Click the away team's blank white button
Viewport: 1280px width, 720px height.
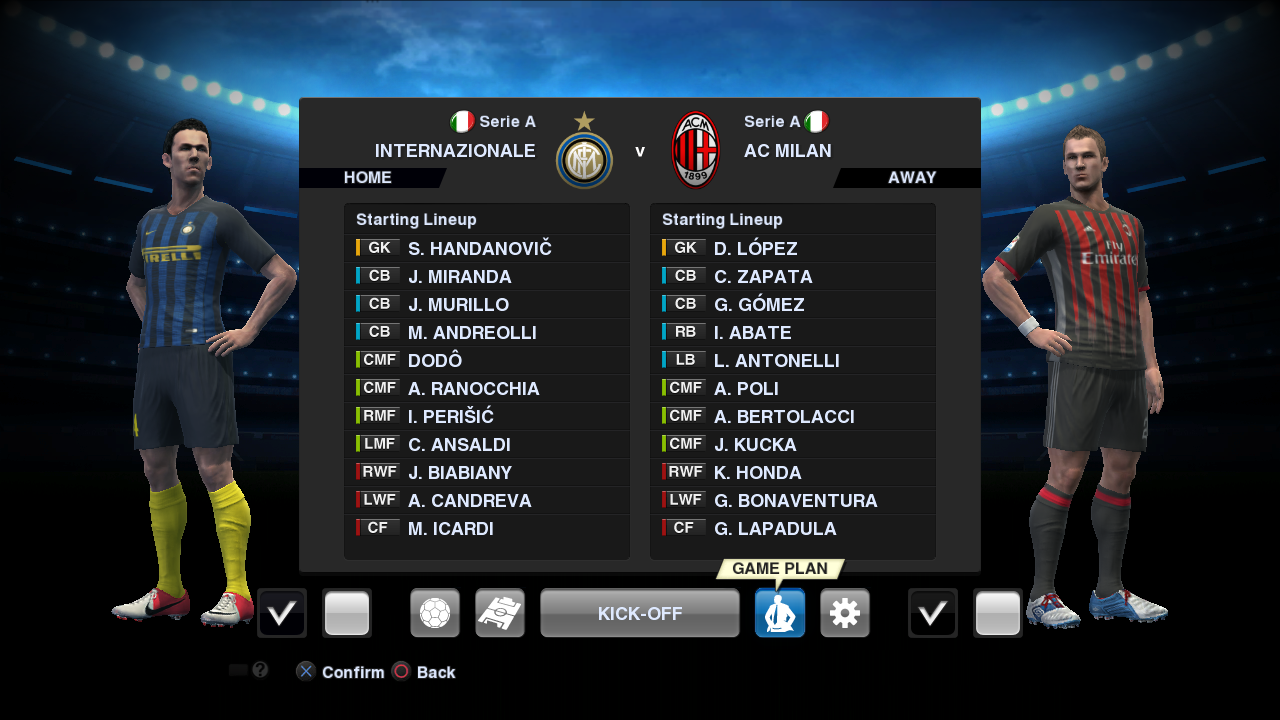998,613
